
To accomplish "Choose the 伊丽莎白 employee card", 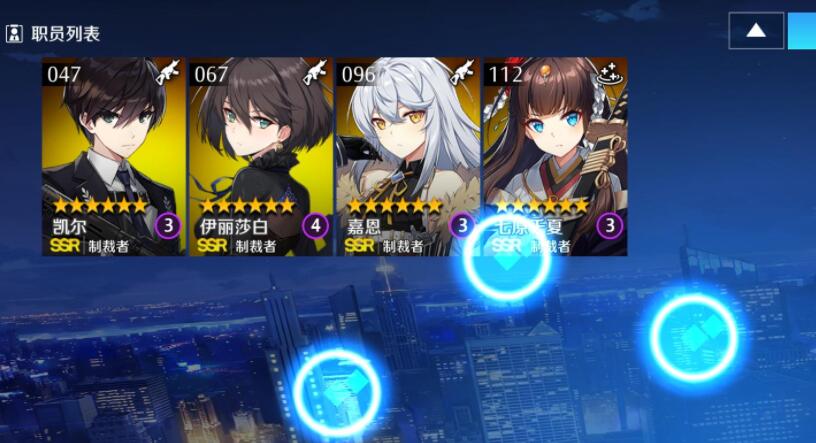I will (x=261, y=155).
